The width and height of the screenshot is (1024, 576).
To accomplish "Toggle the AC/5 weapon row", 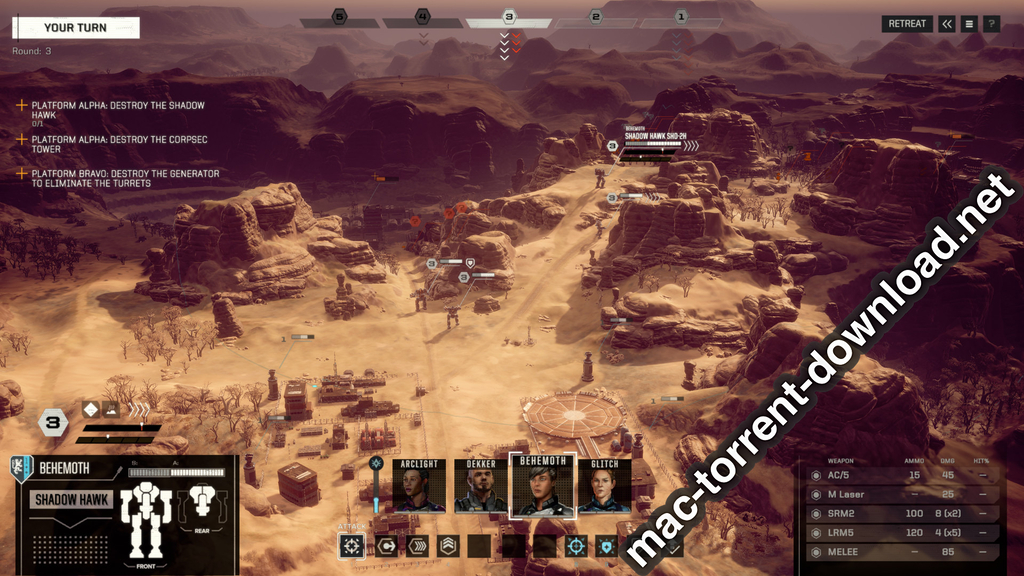I will pos(901,475).
